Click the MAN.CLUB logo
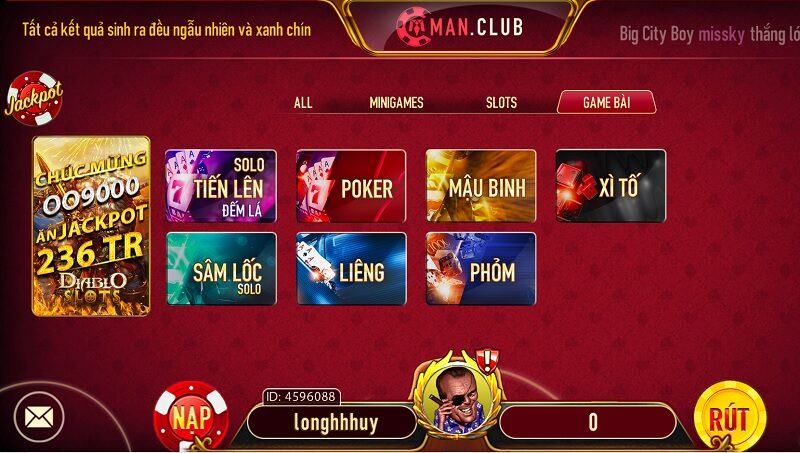 pyautogui.click(x=459, y=24)
